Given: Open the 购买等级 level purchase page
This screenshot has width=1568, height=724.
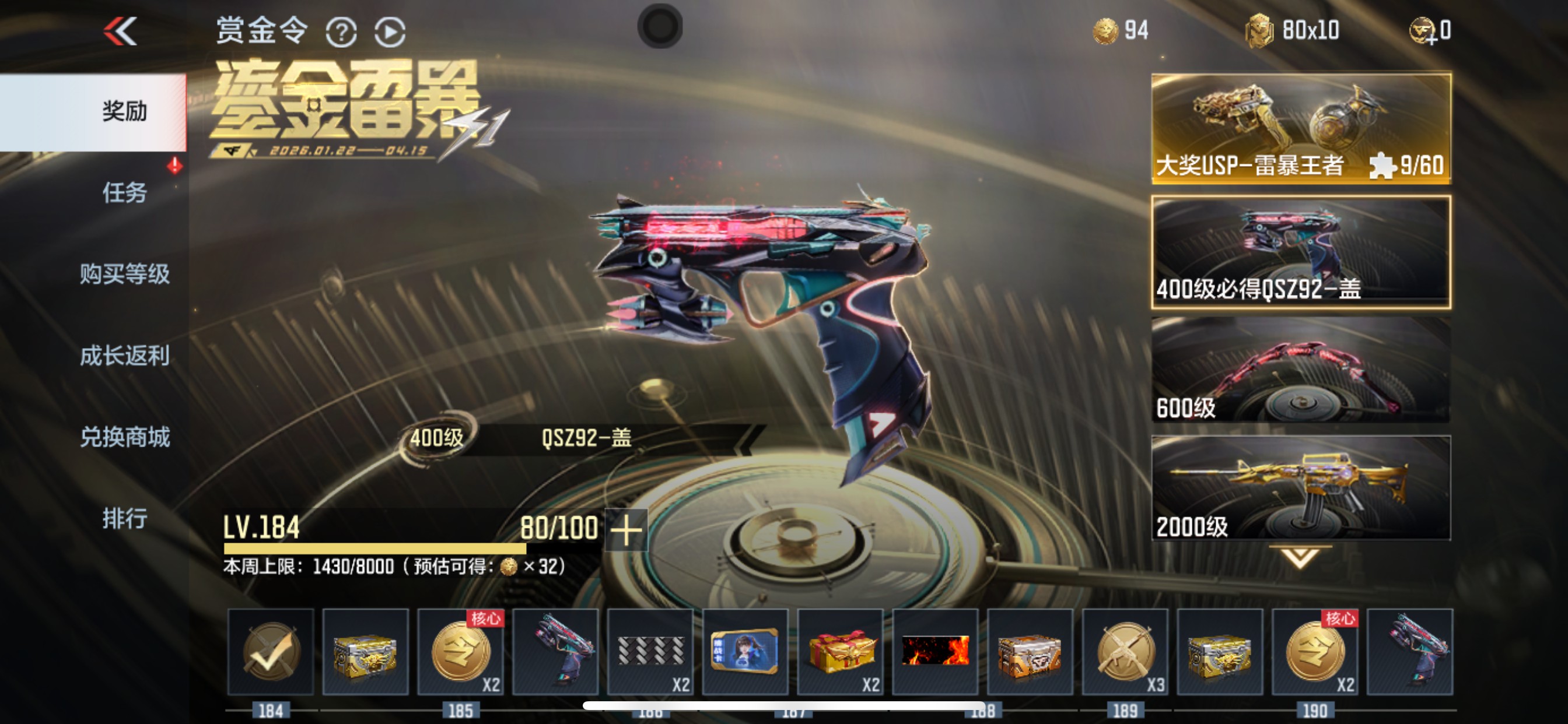Looking at the screenshot, I should click(x=125, y=274).
